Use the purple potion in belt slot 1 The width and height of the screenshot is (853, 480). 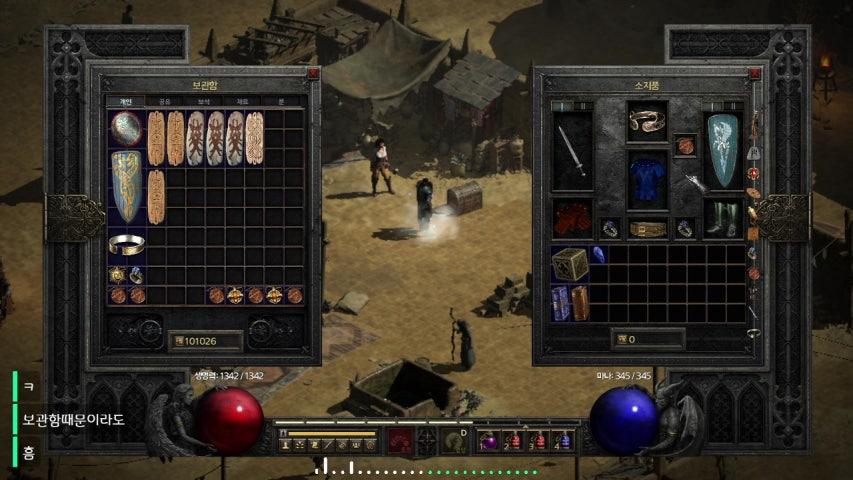click(489, 441)
